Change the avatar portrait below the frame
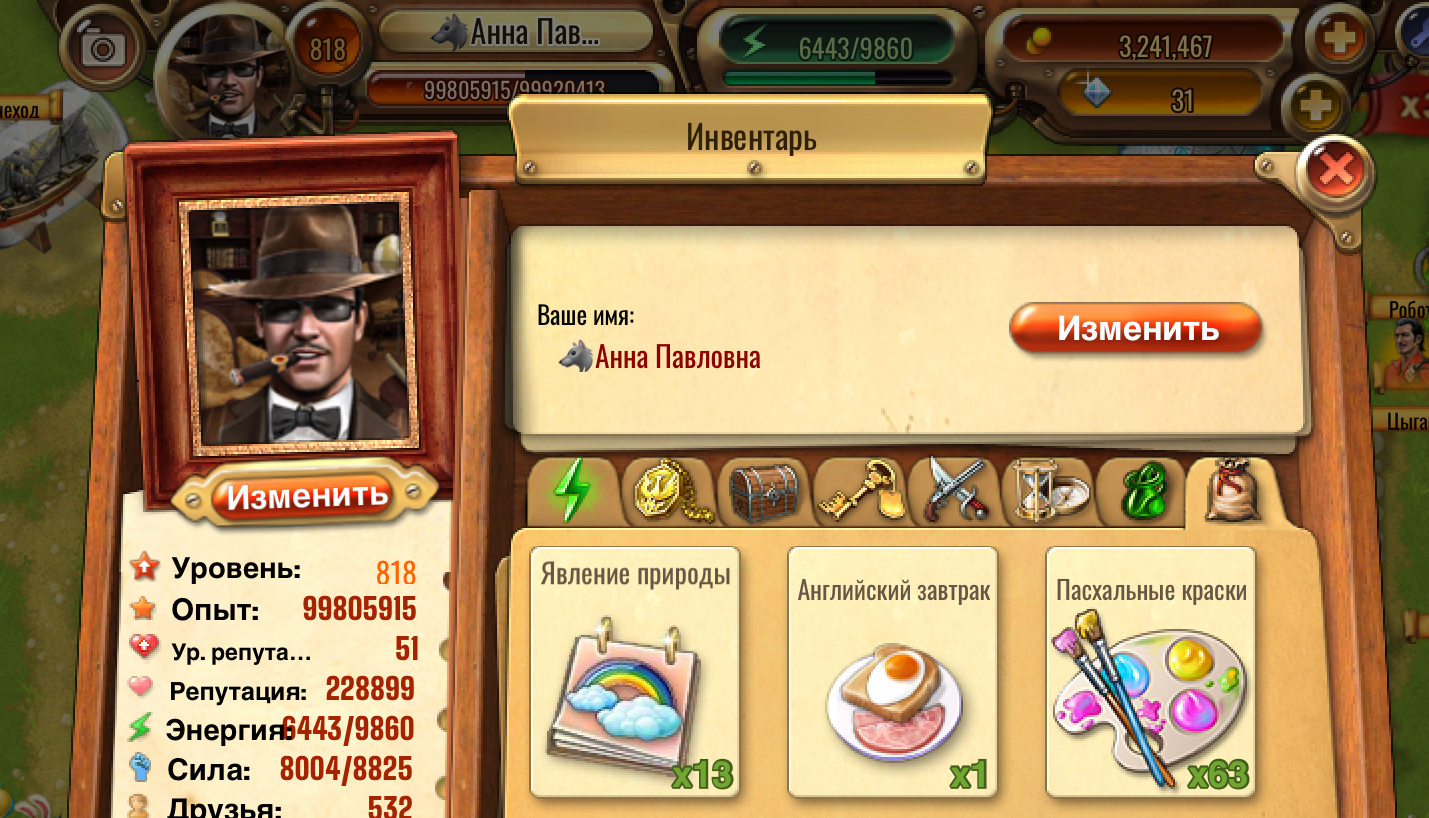 click(306, 495)
